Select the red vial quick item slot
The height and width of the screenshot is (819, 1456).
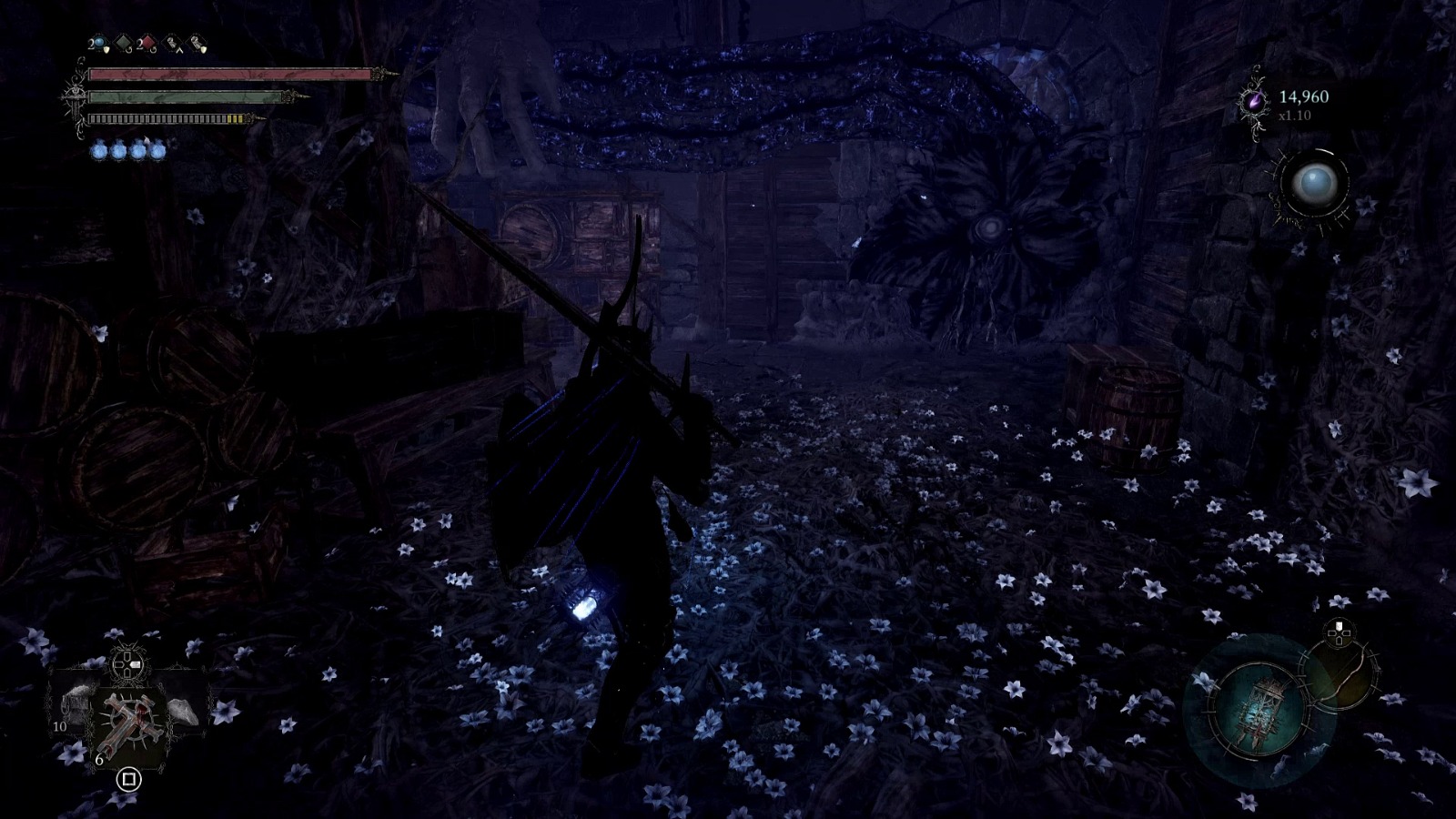point(148,42)
